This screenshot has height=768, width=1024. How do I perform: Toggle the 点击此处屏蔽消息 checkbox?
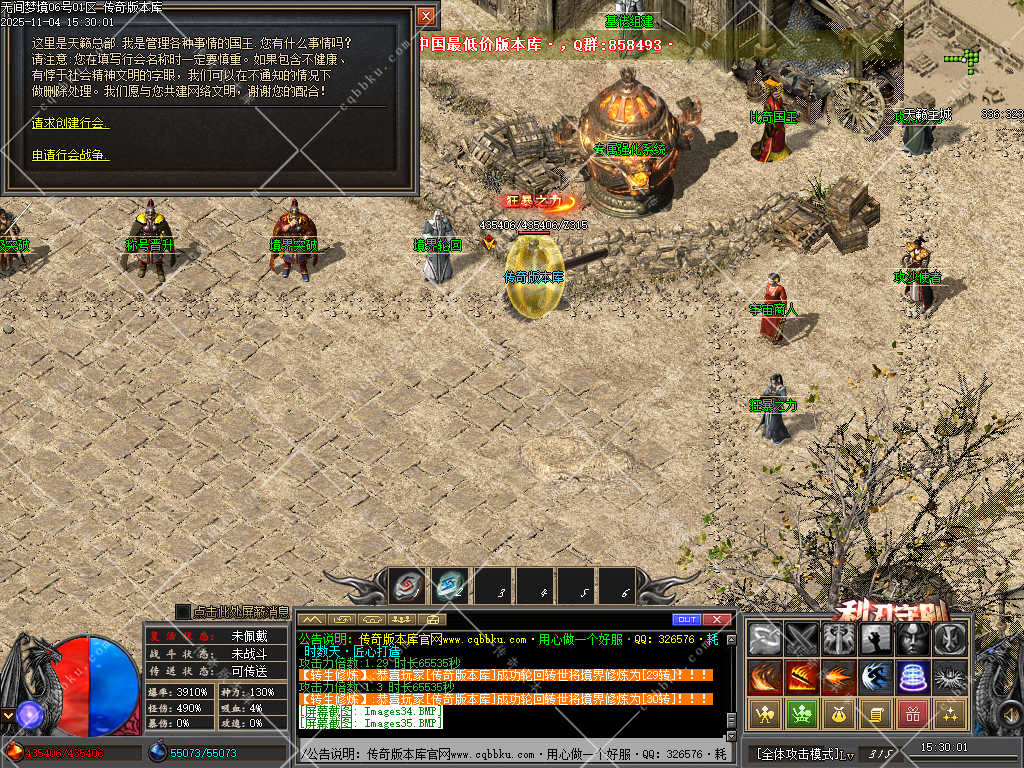pos(182,611)
